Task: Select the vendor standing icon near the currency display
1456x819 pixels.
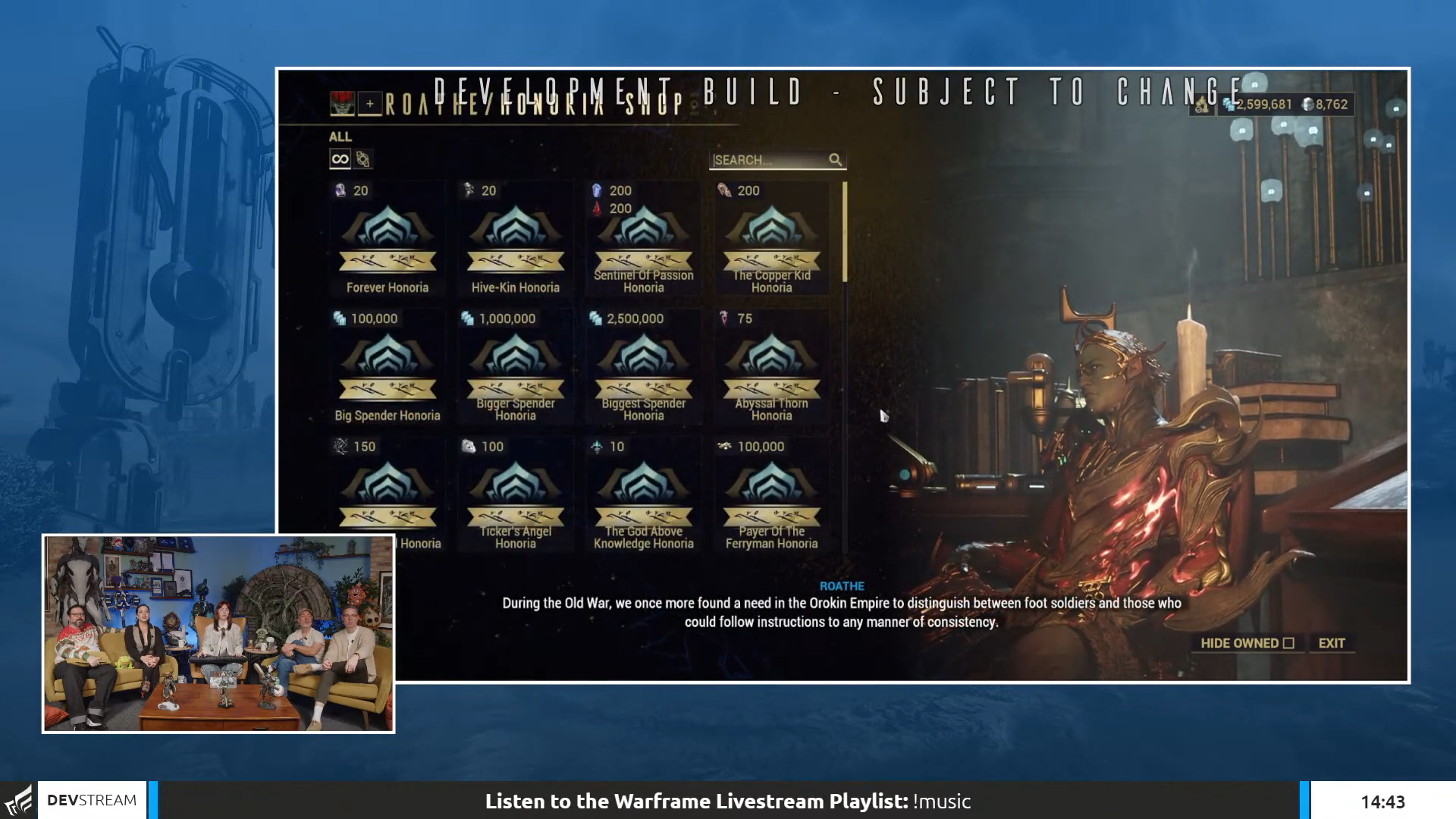Action: [1202, 104]
